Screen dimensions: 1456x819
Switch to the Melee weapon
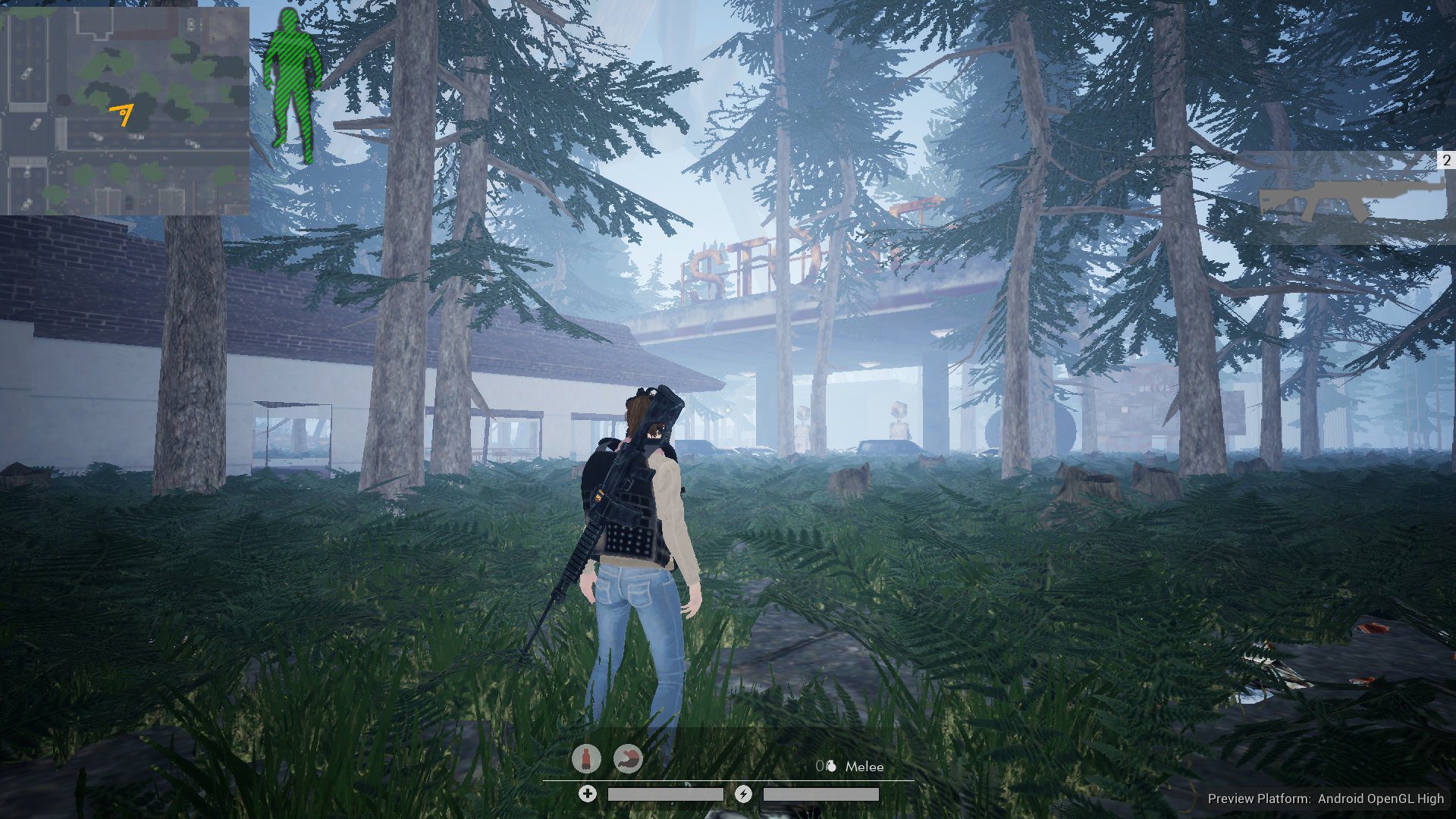click(x=864, y=767)
